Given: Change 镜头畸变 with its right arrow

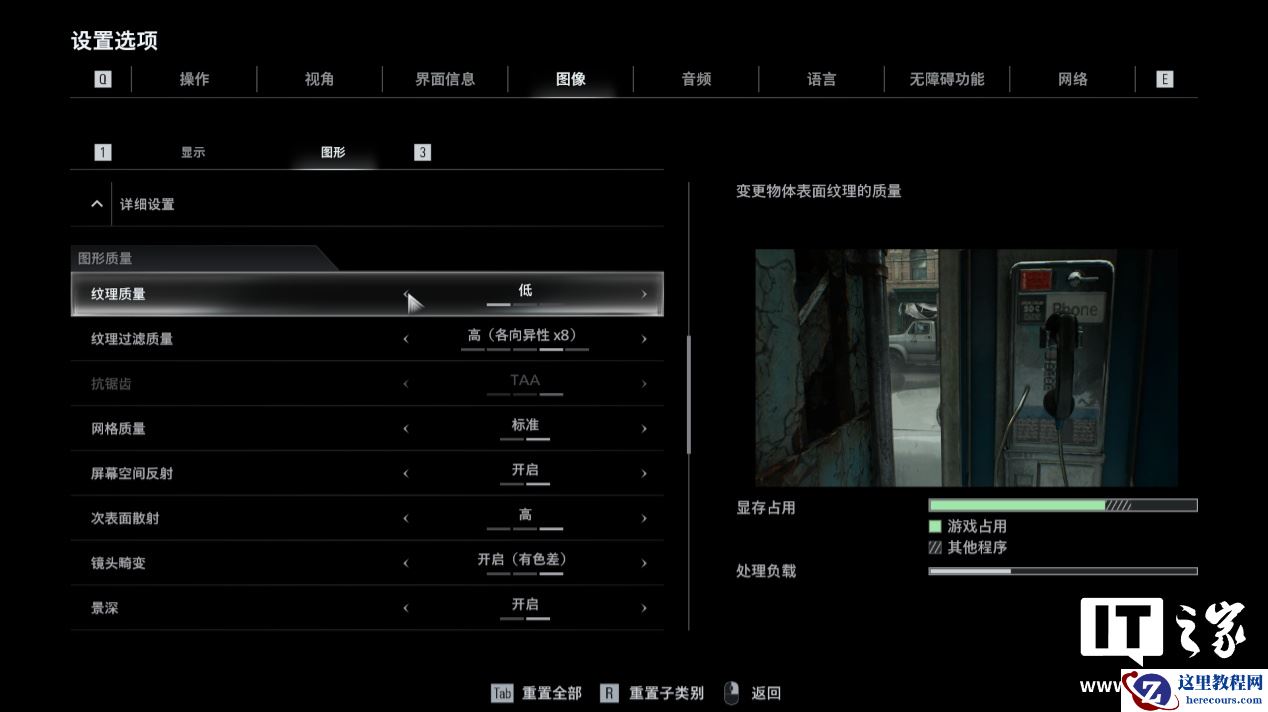Looking at the screenshot, I should [x=644, y=563].
